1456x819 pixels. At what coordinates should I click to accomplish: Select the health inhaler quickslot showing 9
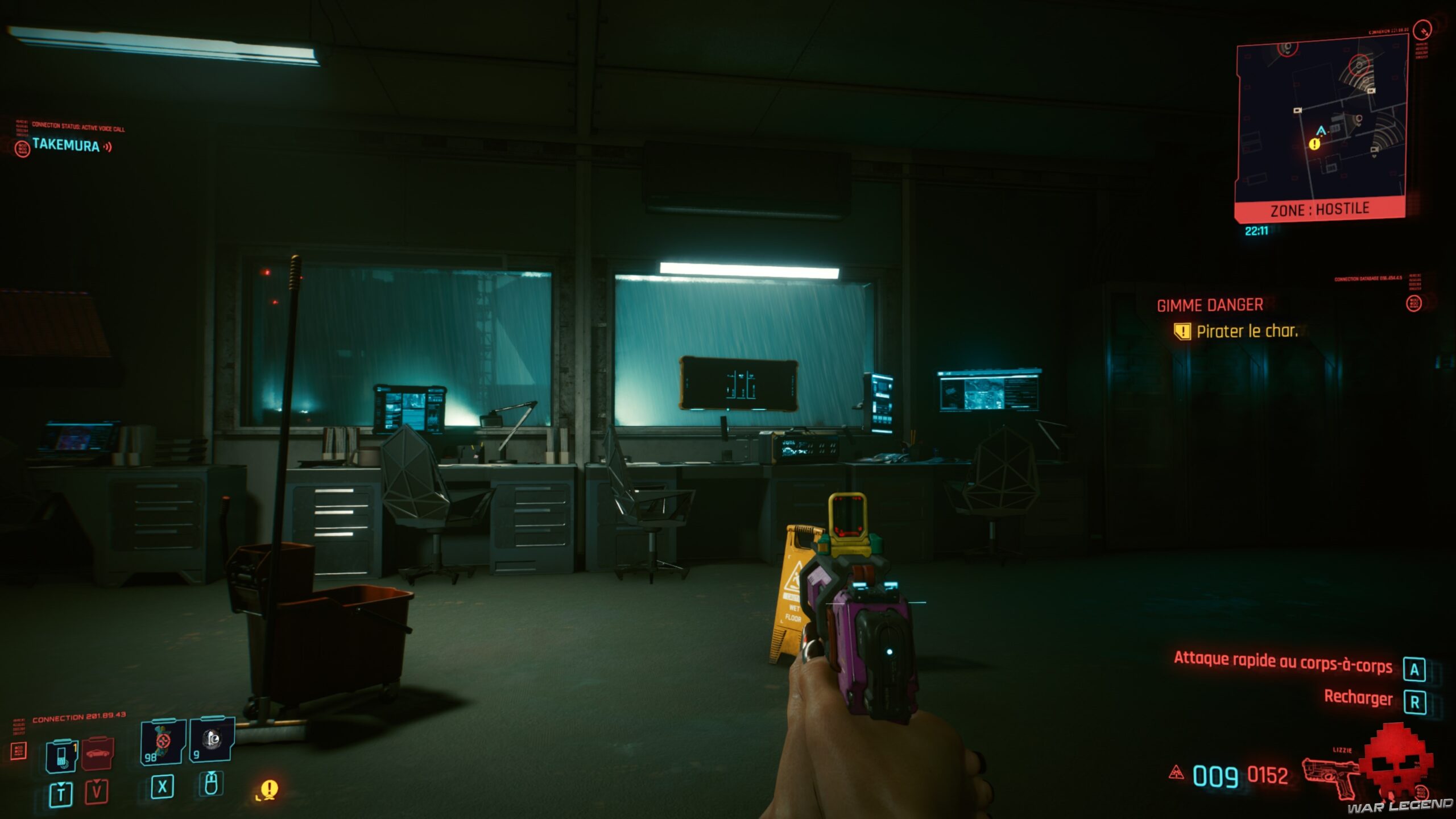pos(212,742)
